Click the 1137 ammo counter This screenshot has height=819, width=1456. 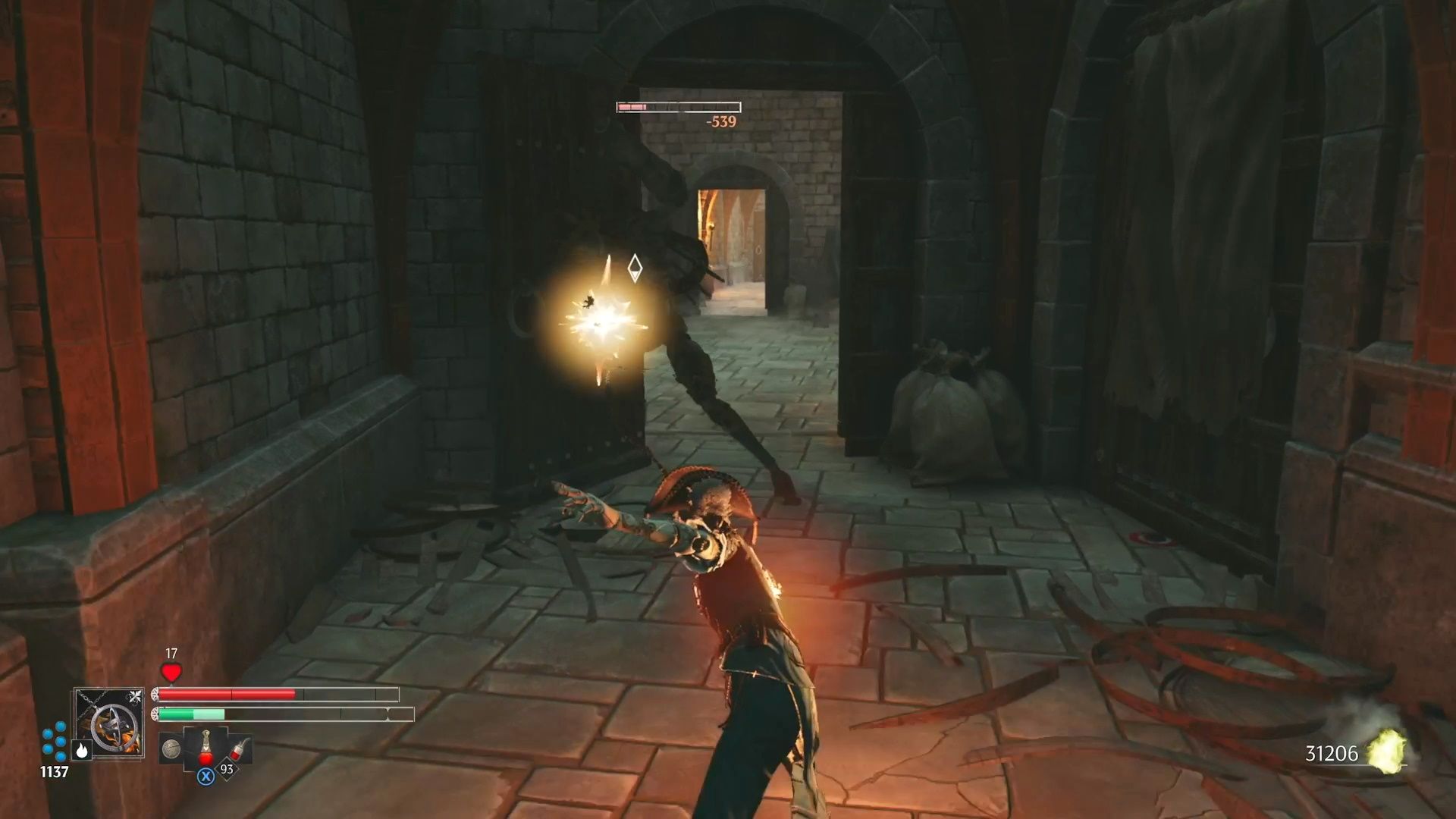point(53,770)
